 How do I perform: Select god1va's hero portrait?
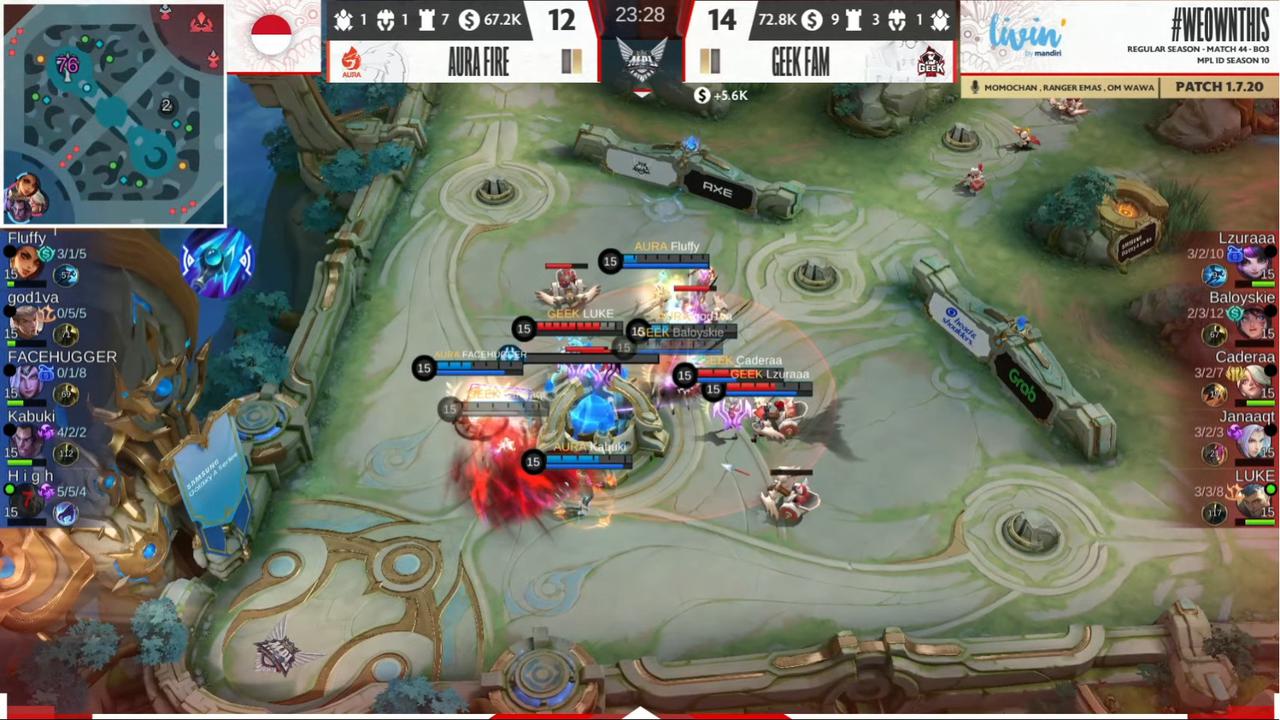click(28, 321)
